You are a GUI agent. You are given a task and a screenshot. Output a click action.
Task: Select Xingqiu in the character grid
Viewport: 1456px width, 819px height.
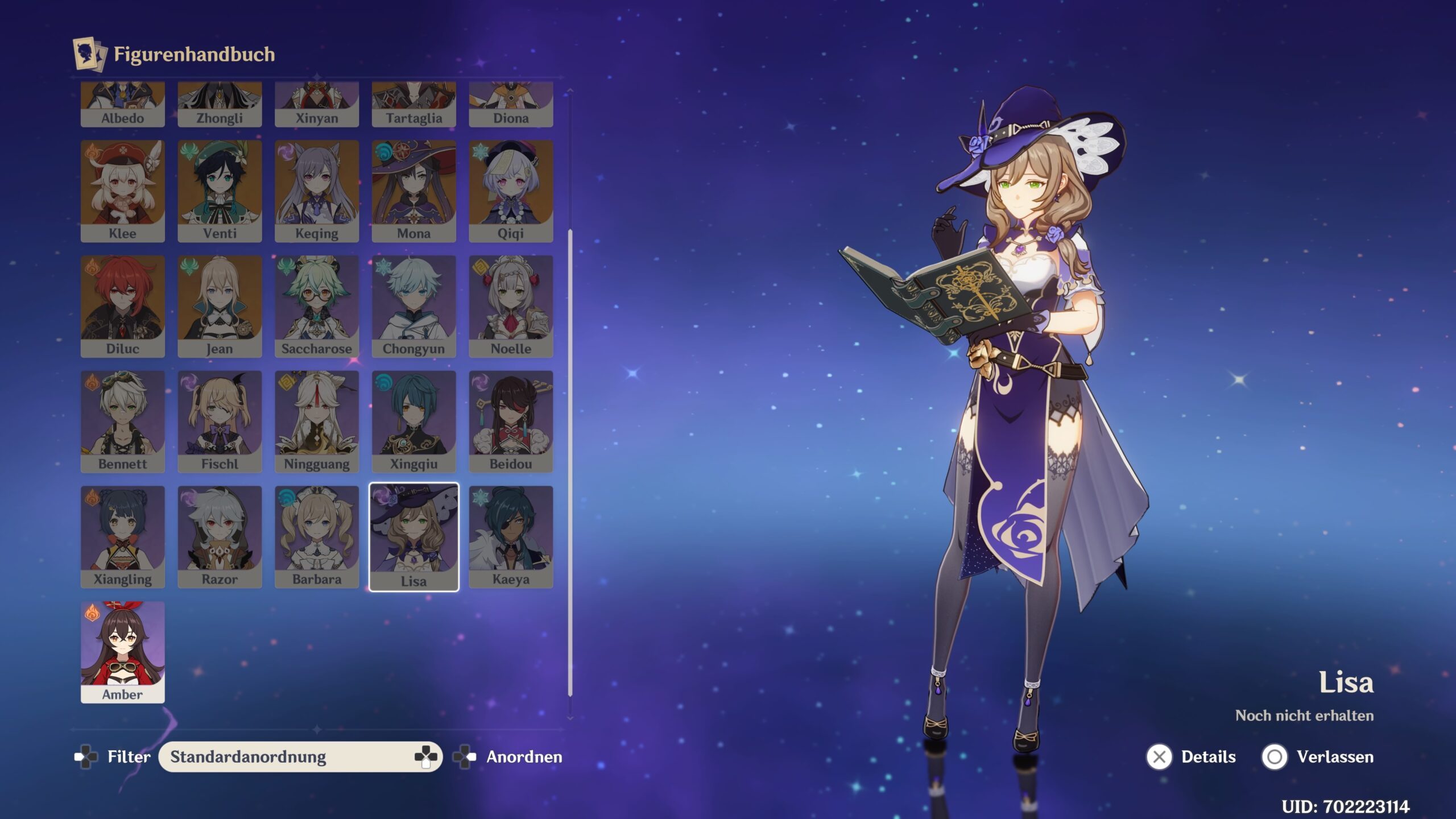(x=413, y=421)
